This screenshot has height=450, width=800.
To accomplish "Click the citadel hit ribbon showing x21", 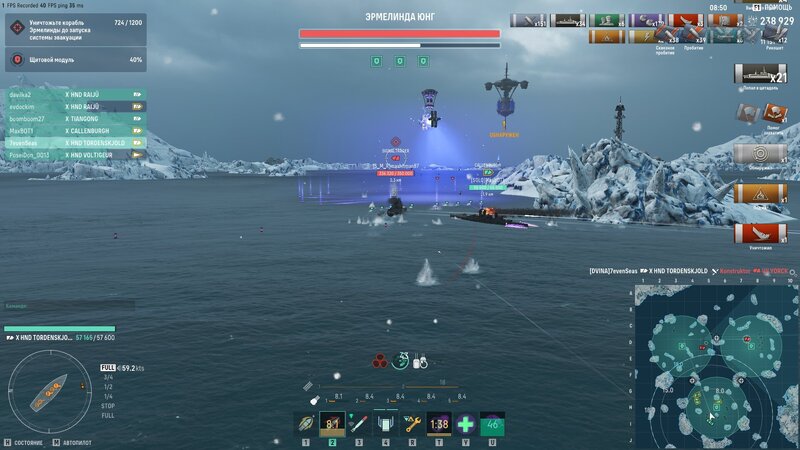I will point(760,74).
